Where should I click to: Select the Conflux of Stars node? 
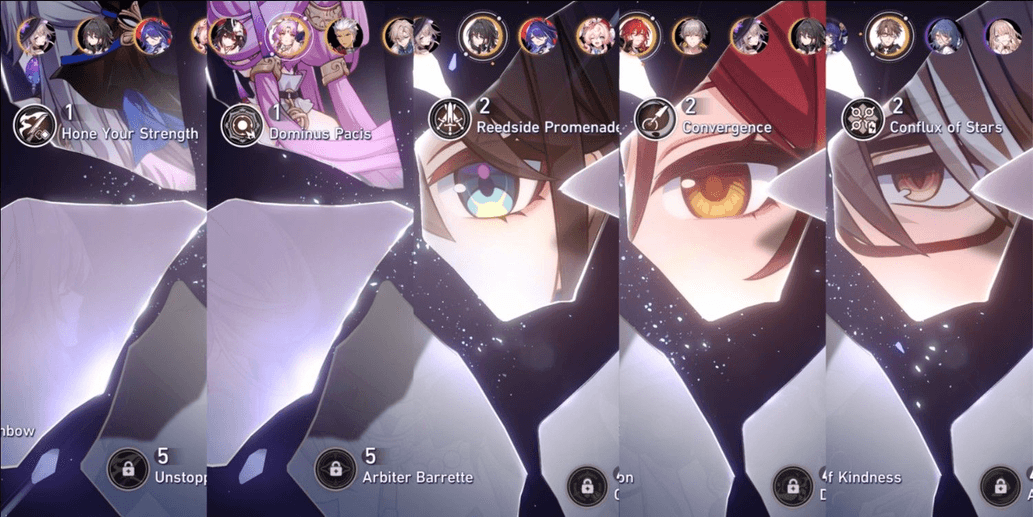861,119
